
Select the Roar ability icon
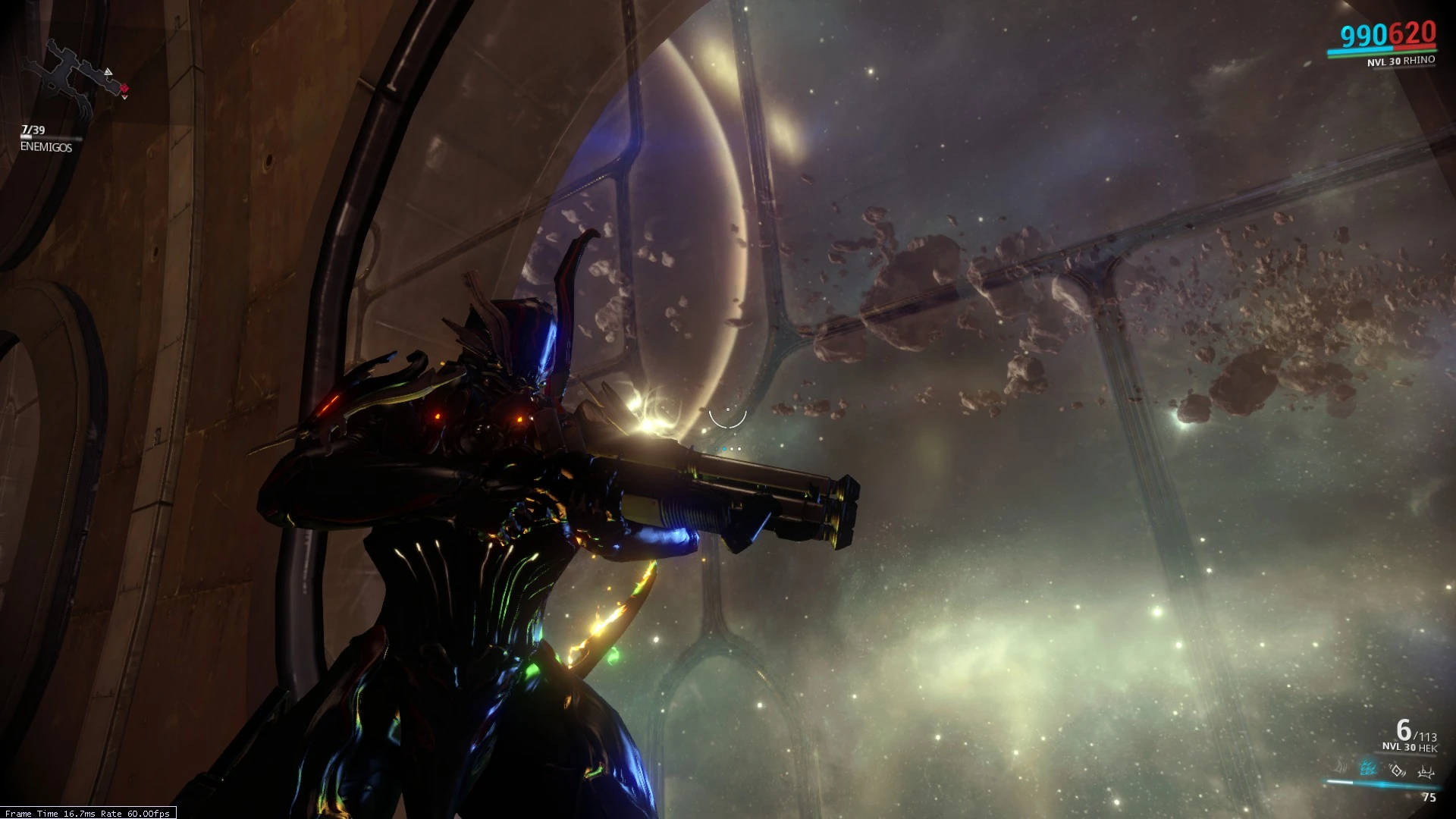tap(1397, 770)
